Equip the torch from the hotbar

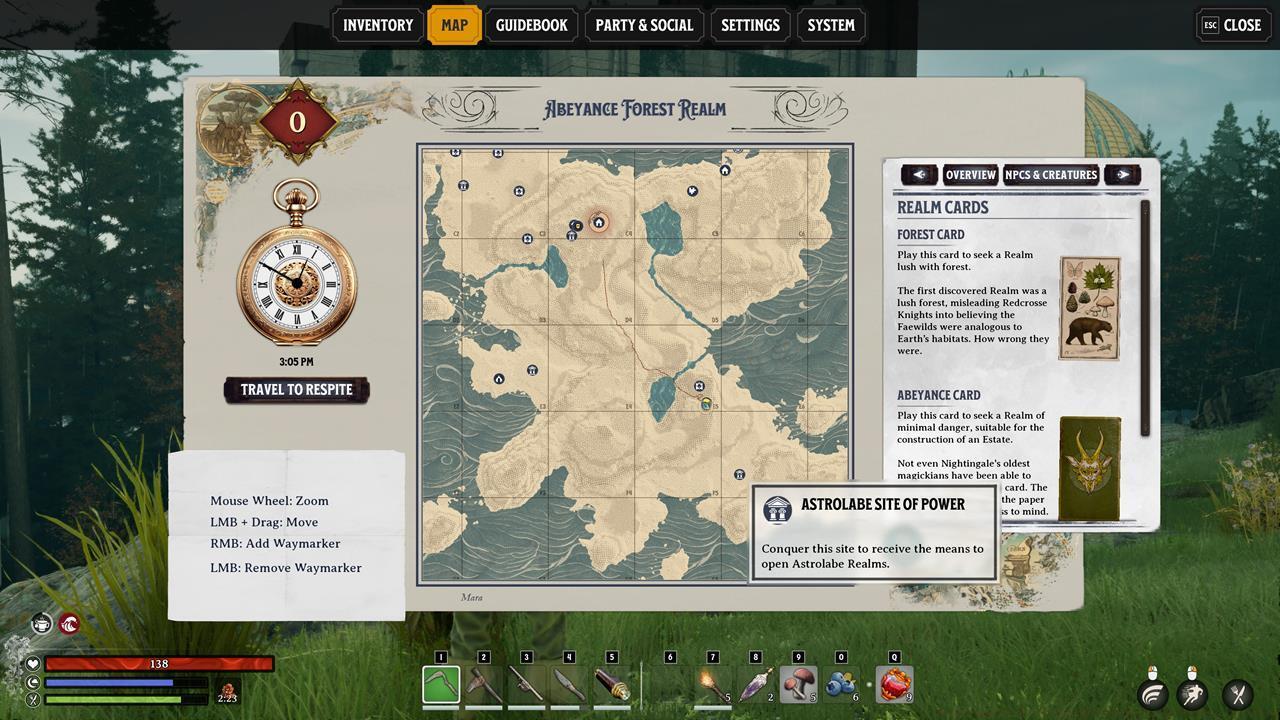coord(712,685)
